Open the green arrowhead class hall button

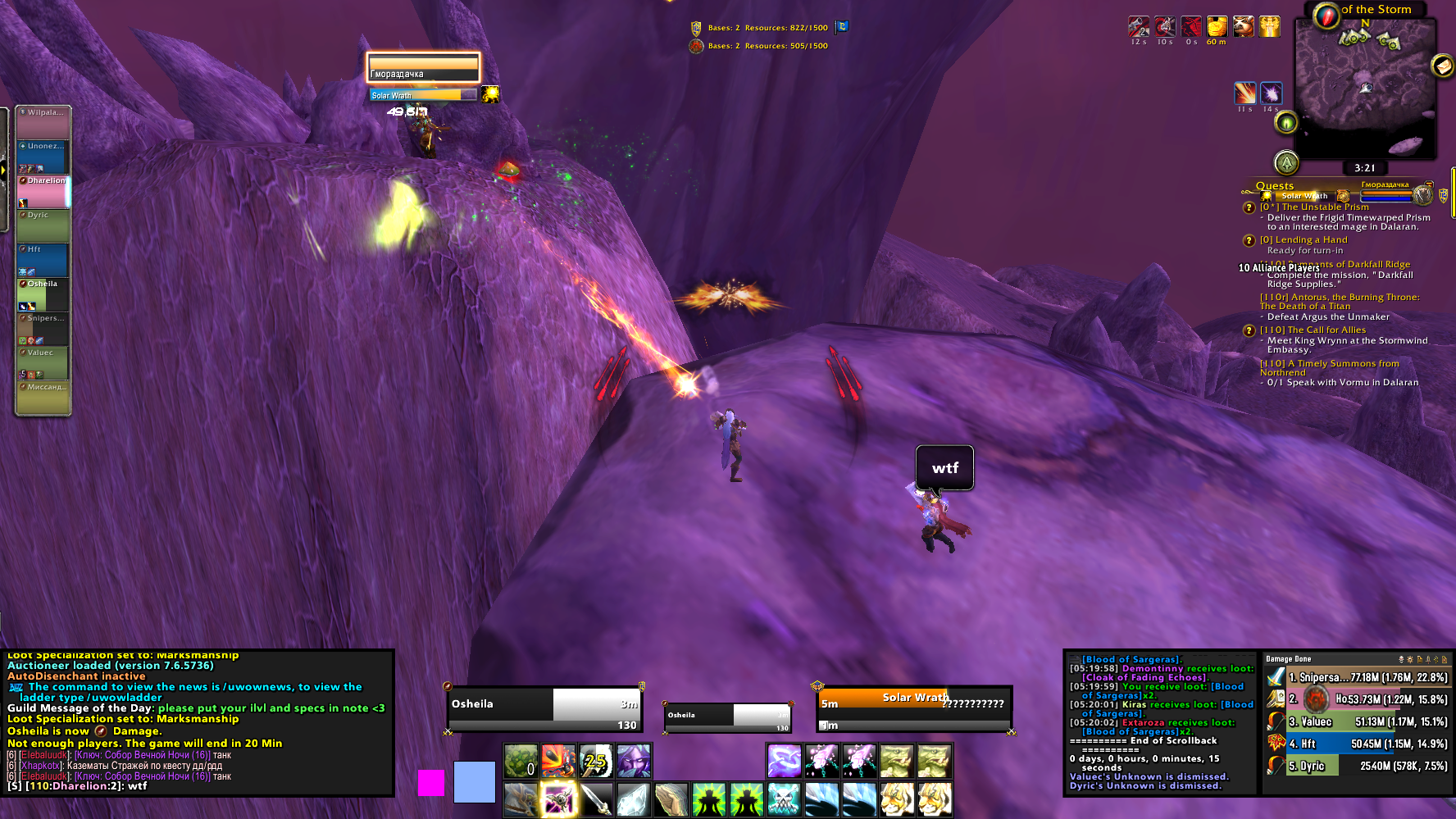tap(1286, 162)
